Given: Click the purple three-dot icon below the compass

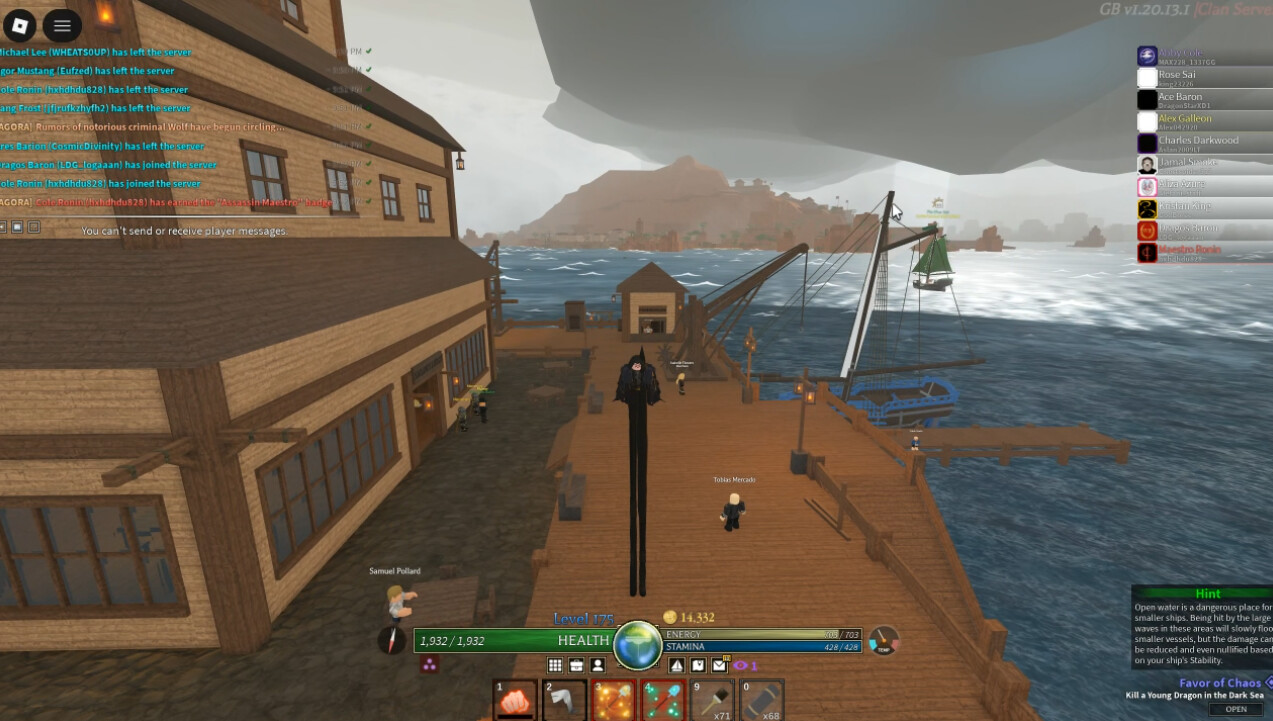Looking at the screenshot, I should 430,665.
